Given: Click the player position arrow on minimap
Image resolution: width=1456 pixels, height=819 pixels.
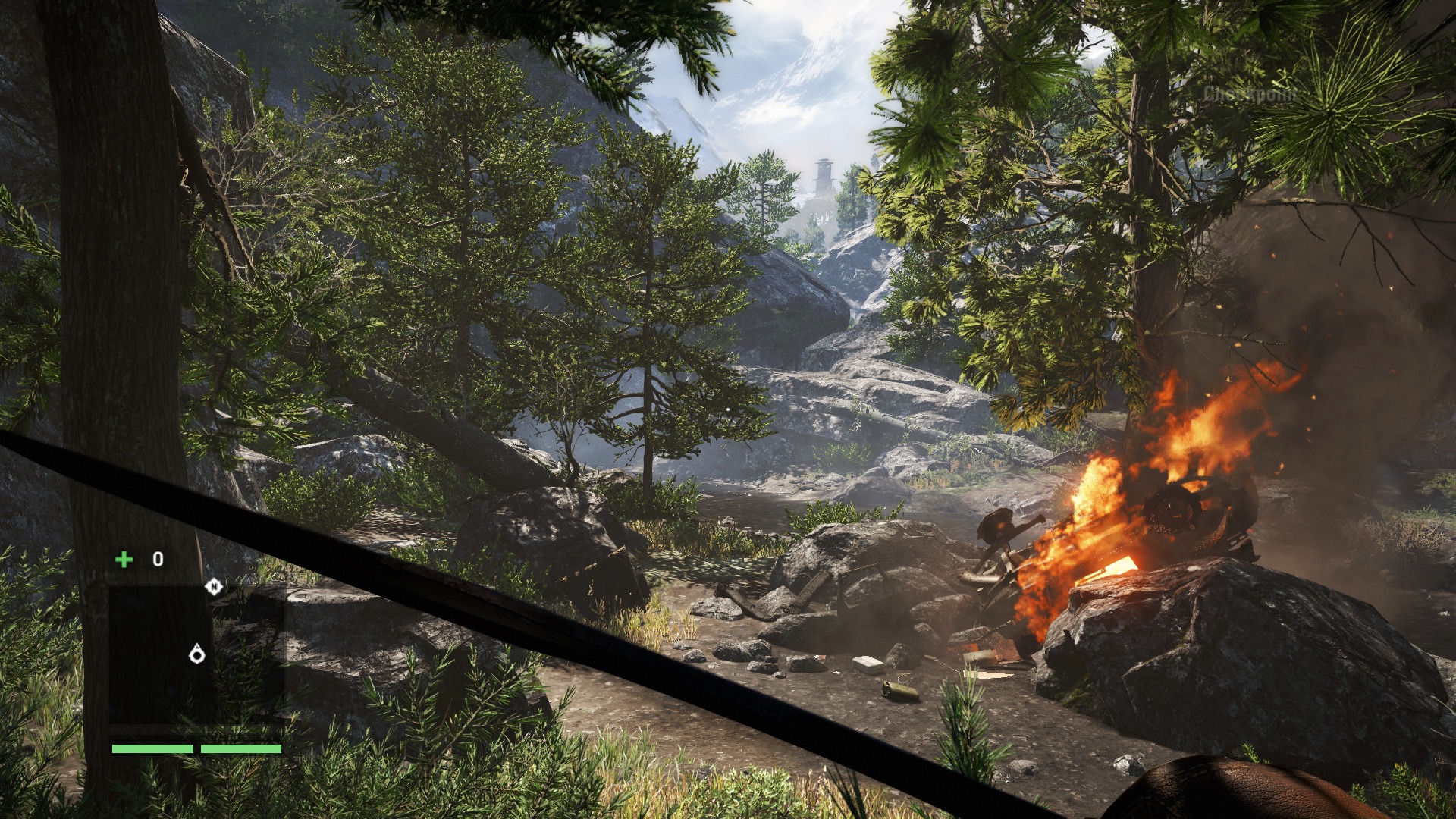Looking at the screenshot, I should pyautogui.click(x=197, y=654).
